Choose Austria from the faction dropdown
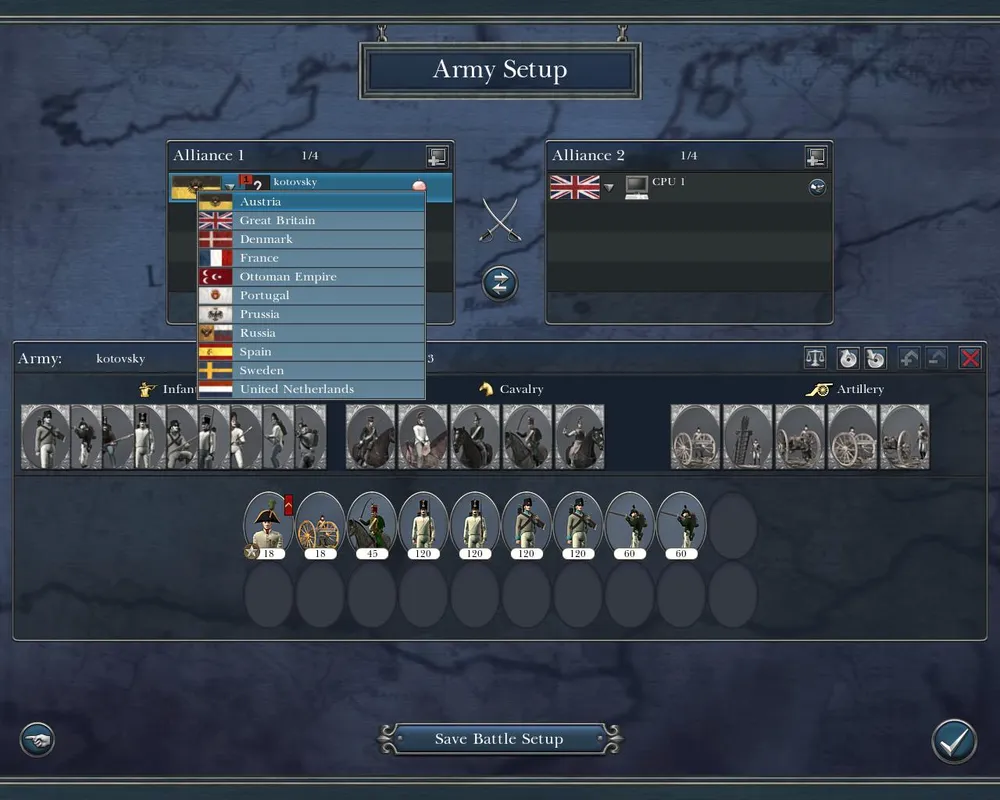The height and width of the screenshot is (800, 1000). tap(310, 202)
